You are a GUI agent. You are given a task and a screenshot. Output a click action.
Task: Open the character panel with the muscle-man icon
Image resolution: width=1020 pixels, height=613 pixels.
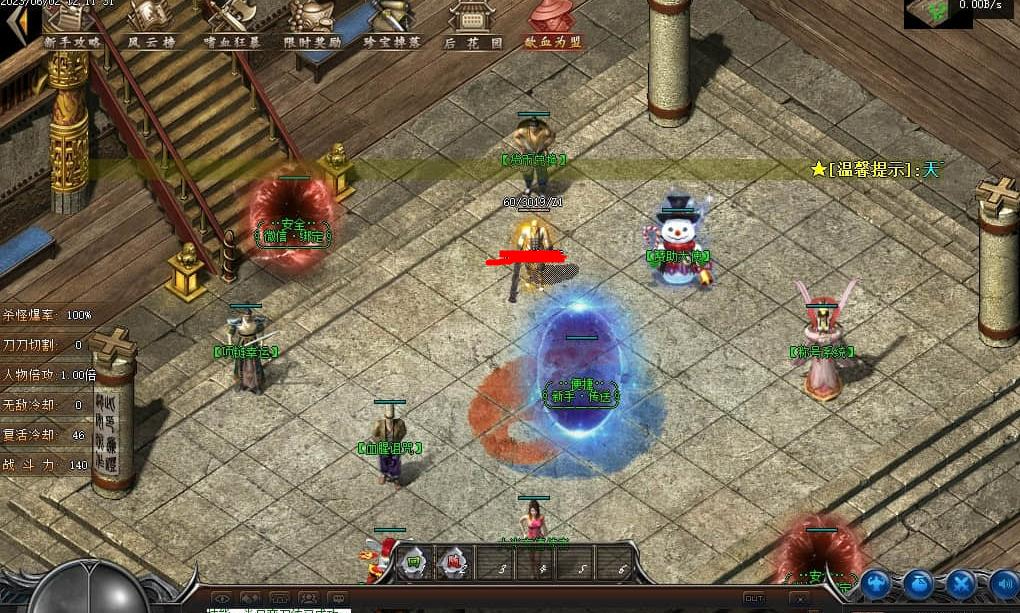[x=875, y=583]
